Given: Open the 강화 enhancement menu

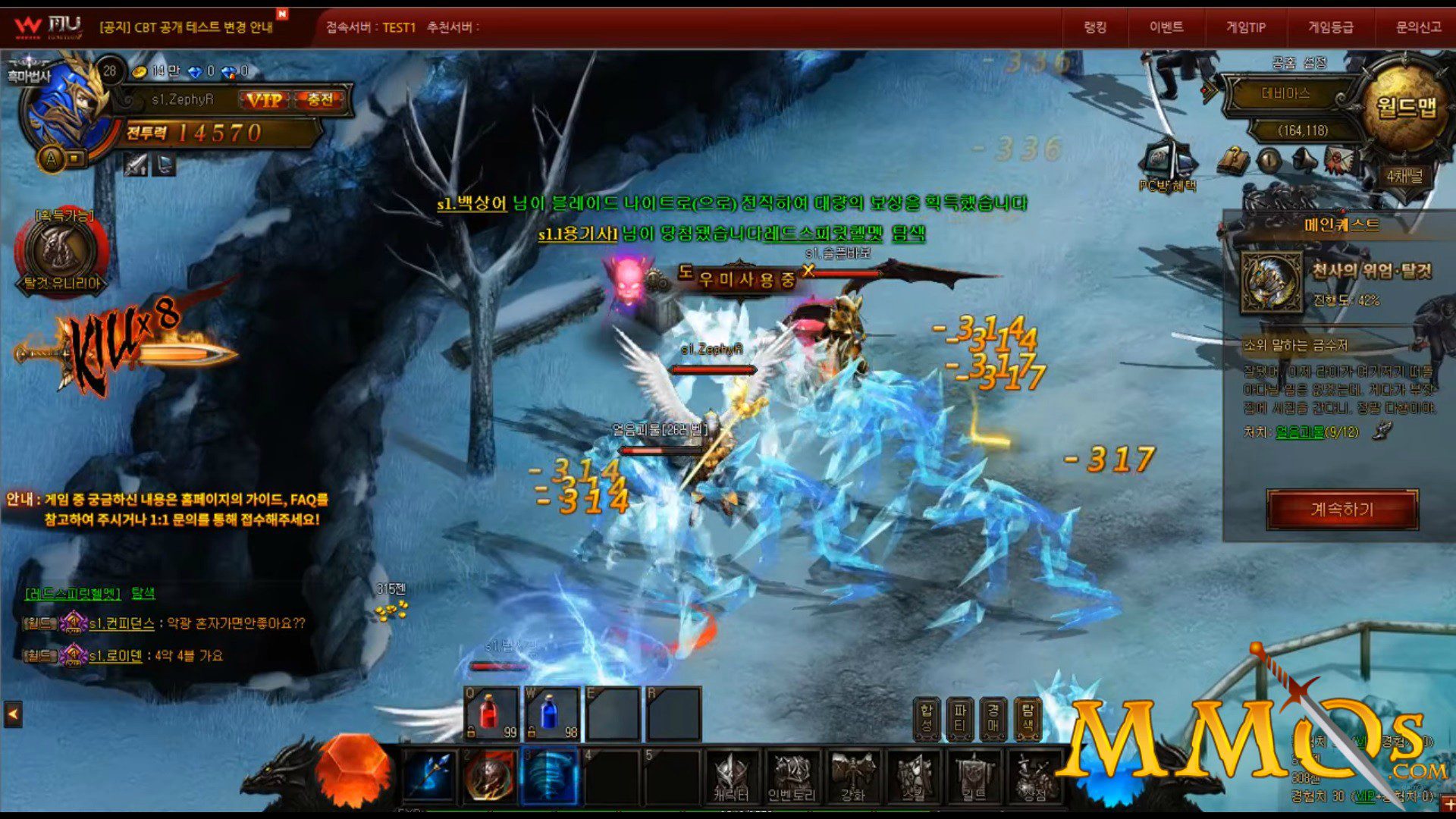Looking at the screenshot, I should (853, 777).
